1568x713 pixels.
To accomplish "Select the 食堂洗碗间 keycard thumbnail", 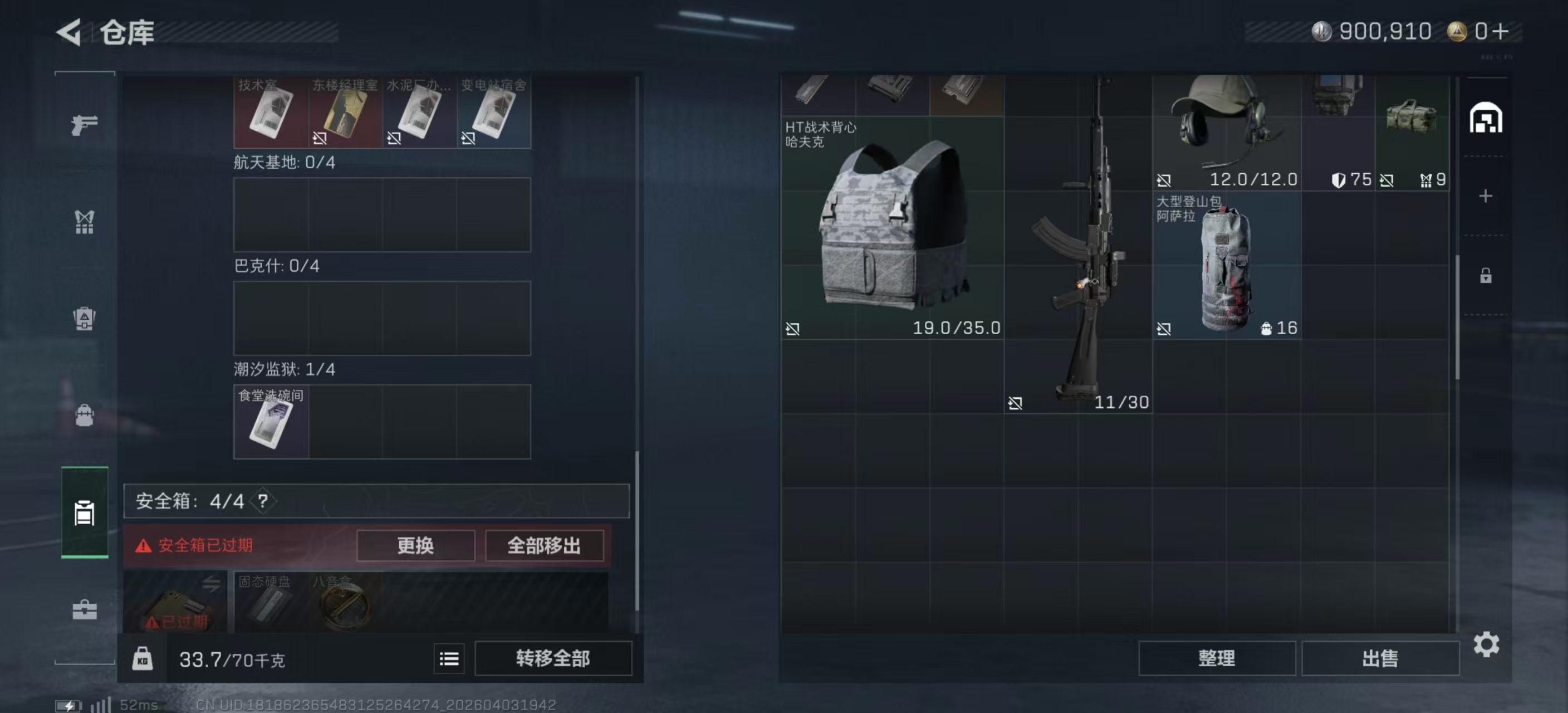I will point(269,422).
